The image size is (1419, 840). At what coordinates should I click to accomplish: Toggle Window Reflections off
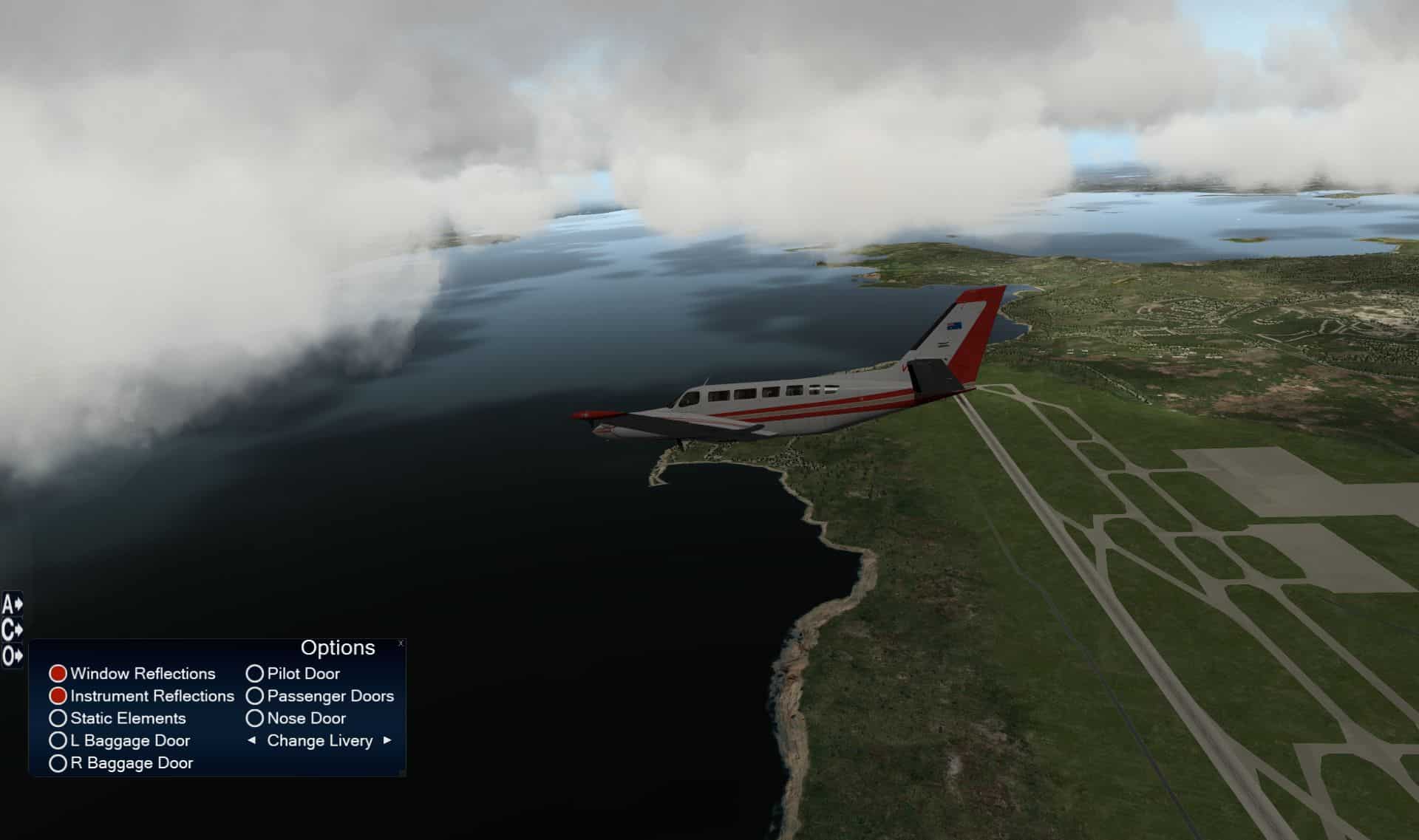point(58,674)
